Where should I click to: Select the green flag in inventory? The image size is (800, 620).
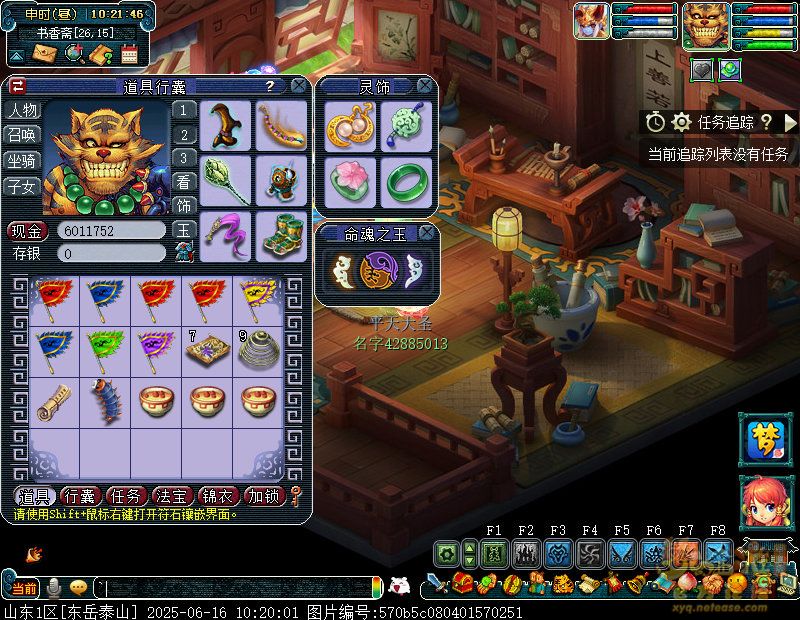click(103, 347)
